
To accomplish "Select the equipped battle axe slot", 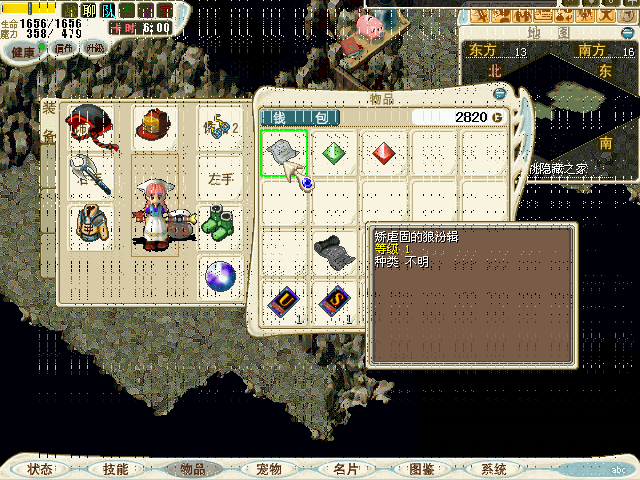I will [x=88, y=175].
